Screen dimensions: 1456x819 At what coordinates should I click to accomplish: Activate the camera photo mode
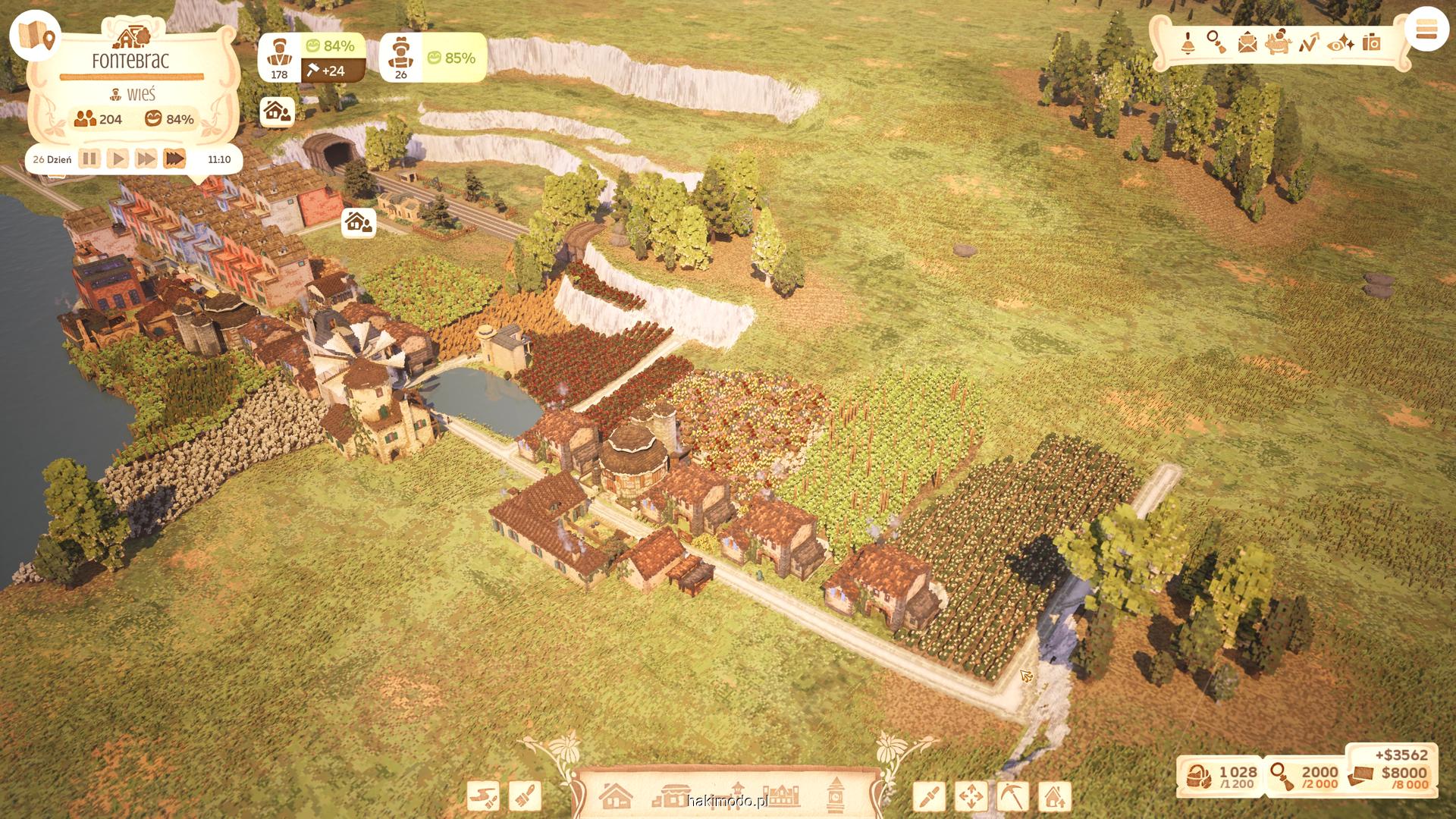click(1372, 43)
